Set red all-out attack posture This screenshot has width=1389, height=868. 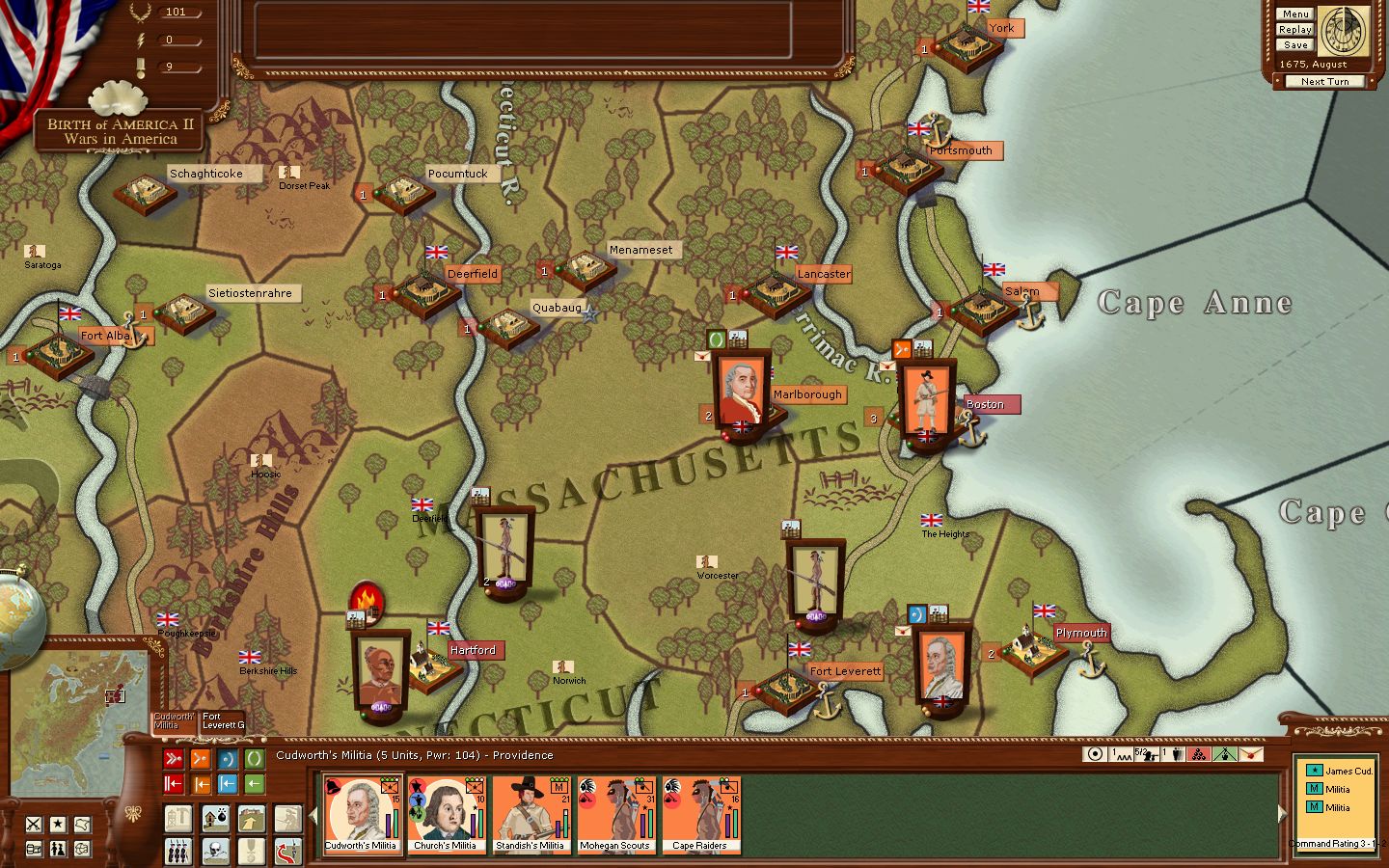174,759
